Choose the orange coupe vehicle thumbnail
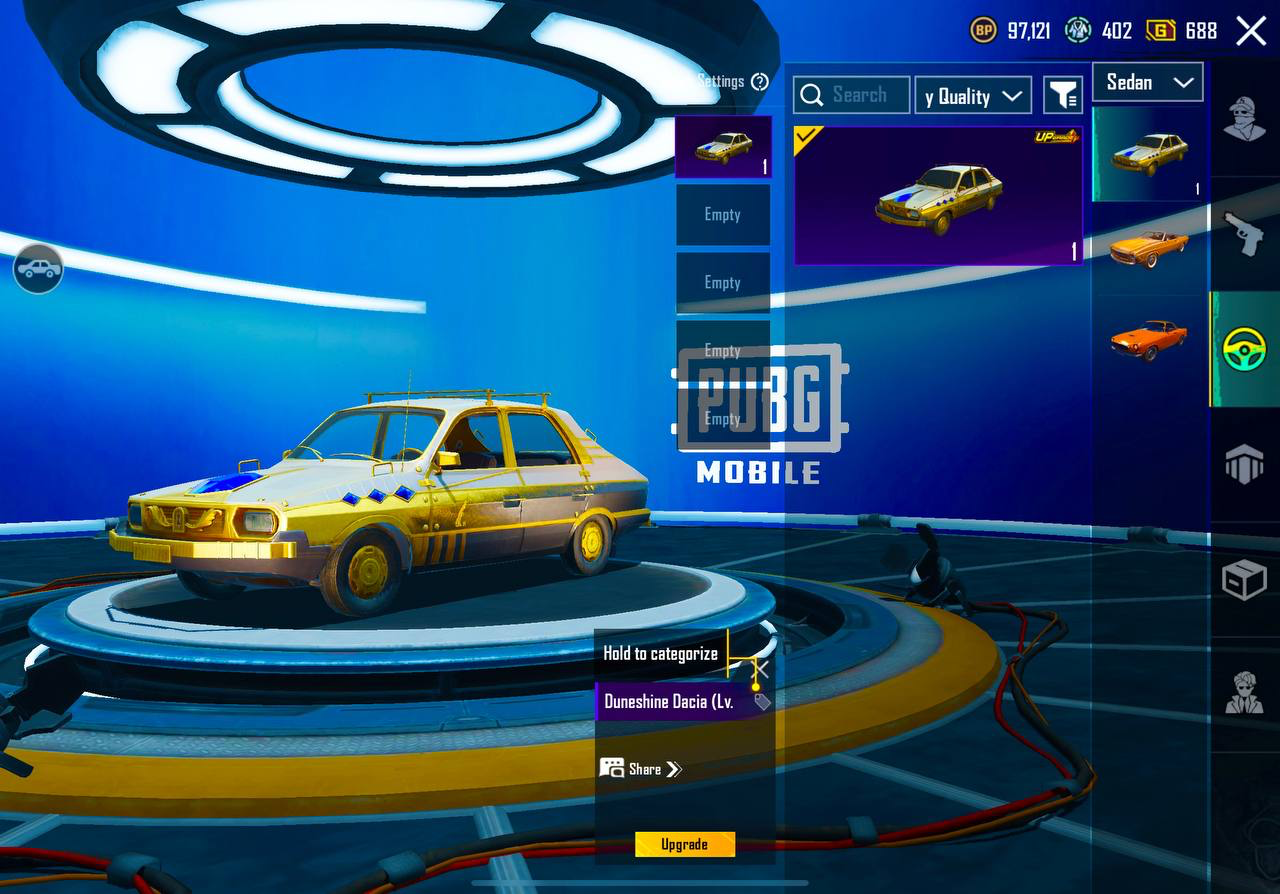This screenshot has height=894, width=1280. (1148, 339)
